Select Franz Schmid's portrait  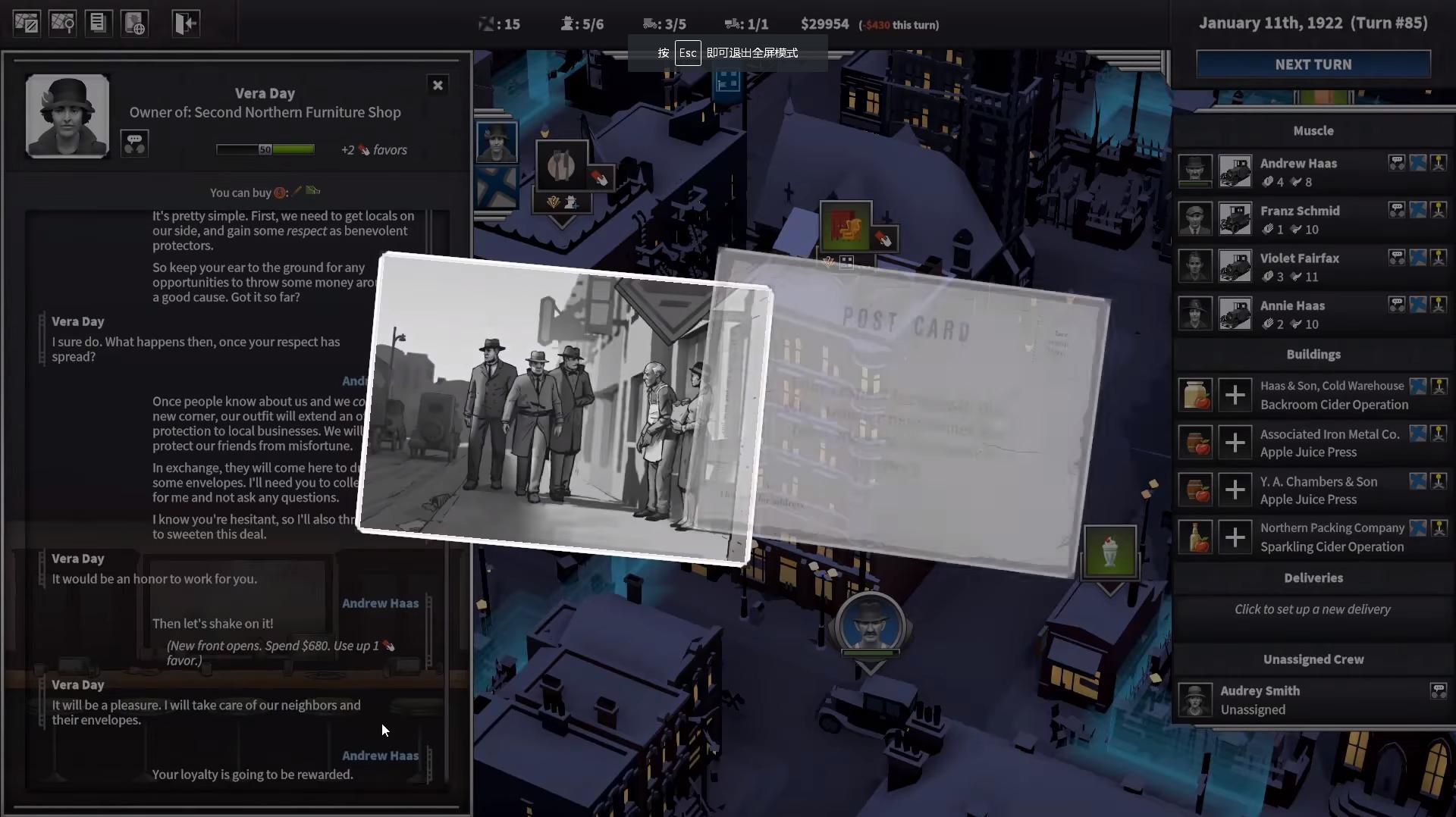point(1194,219)
